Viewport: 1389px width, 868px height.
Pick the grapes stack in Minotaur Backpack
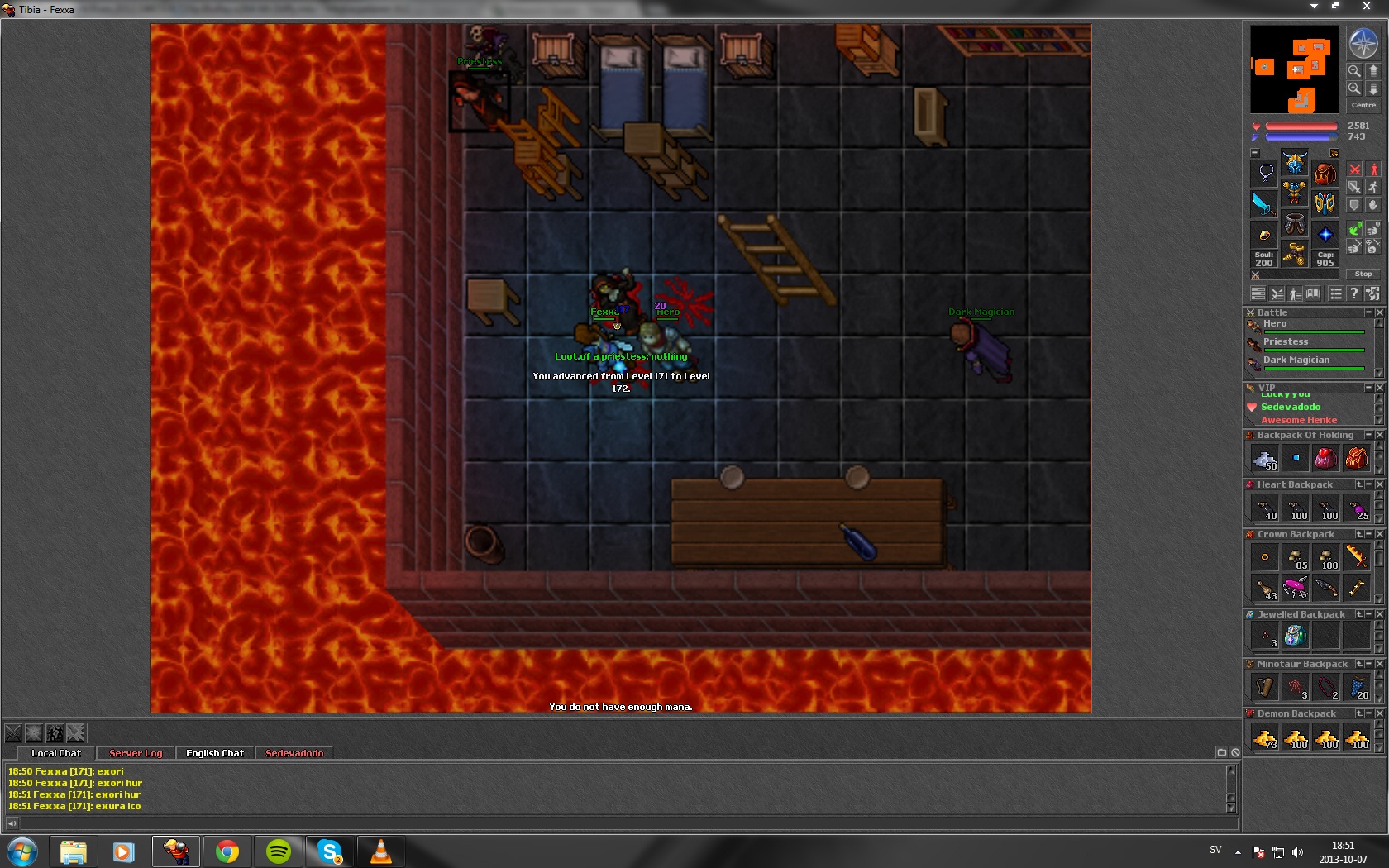pyautogui.click(x=1356, y=687)
